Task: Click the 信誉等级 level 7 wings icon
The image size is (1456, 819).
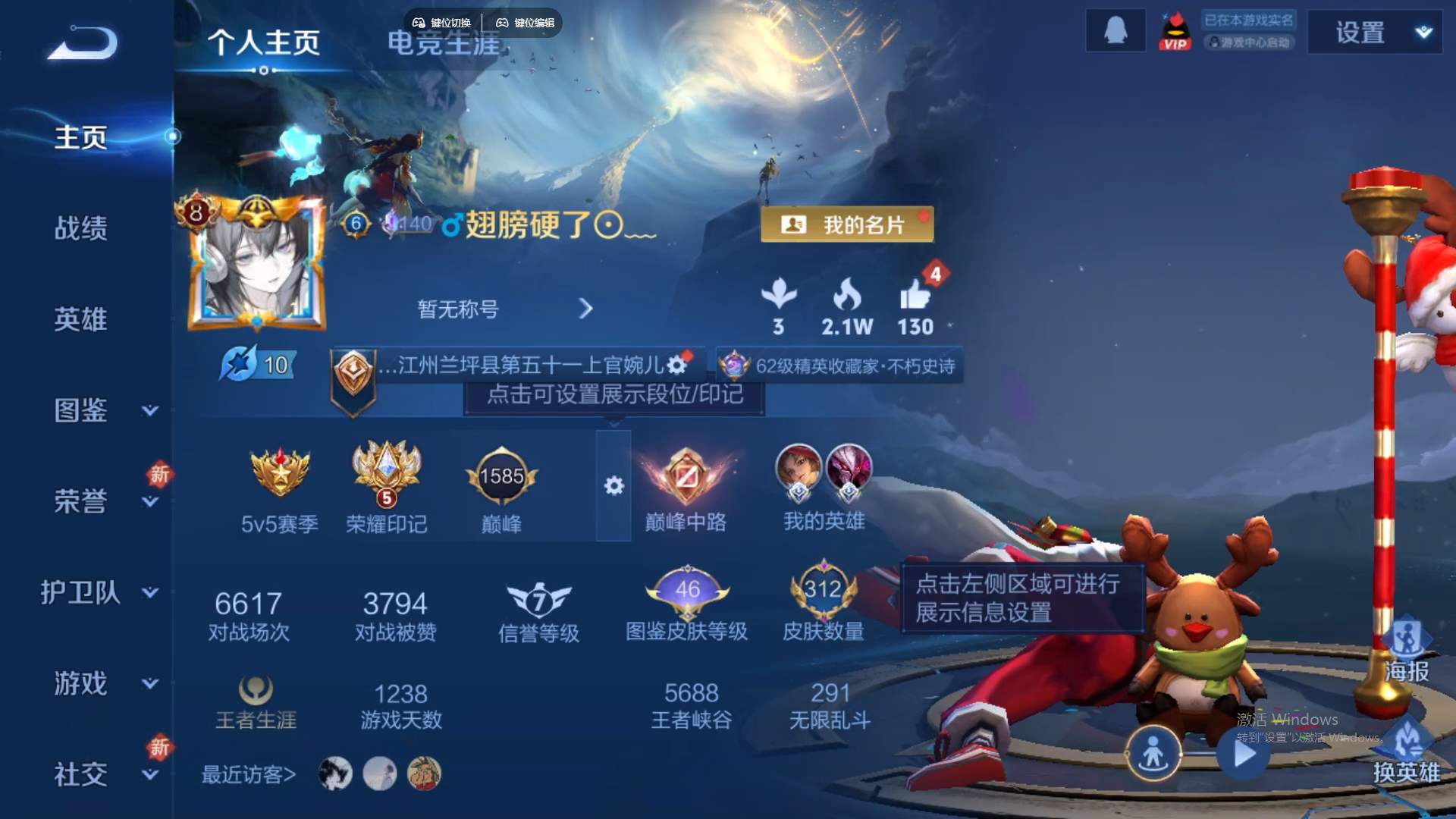Action: 540,598
